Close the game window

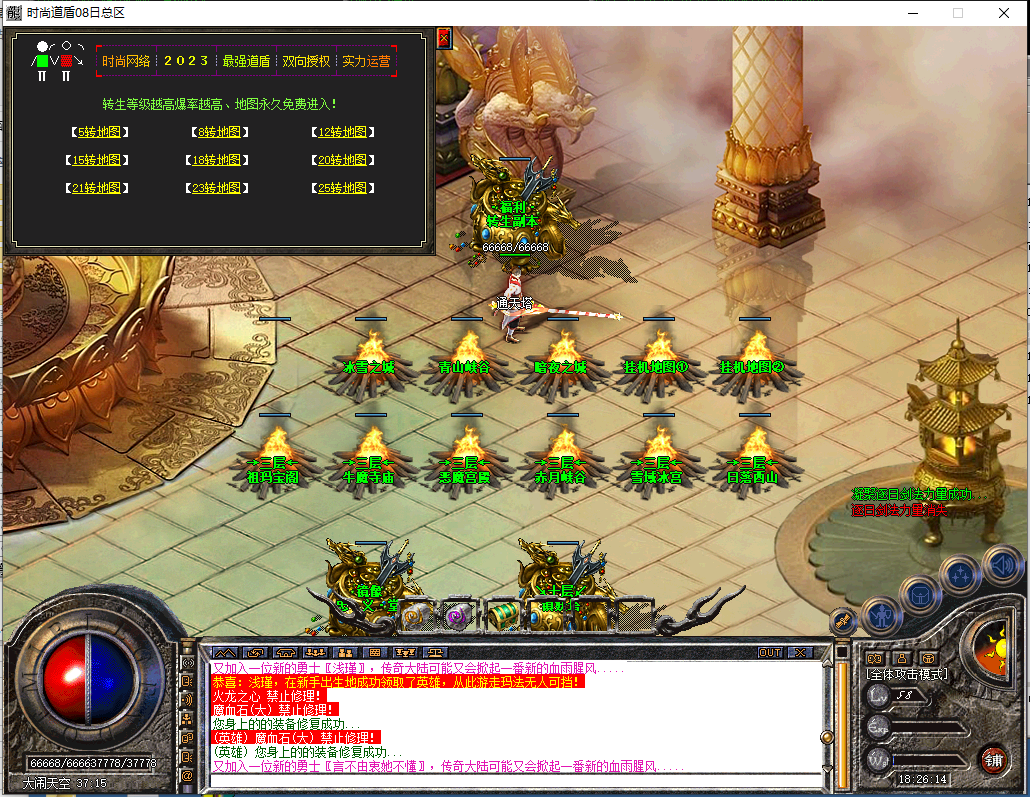1004,13
